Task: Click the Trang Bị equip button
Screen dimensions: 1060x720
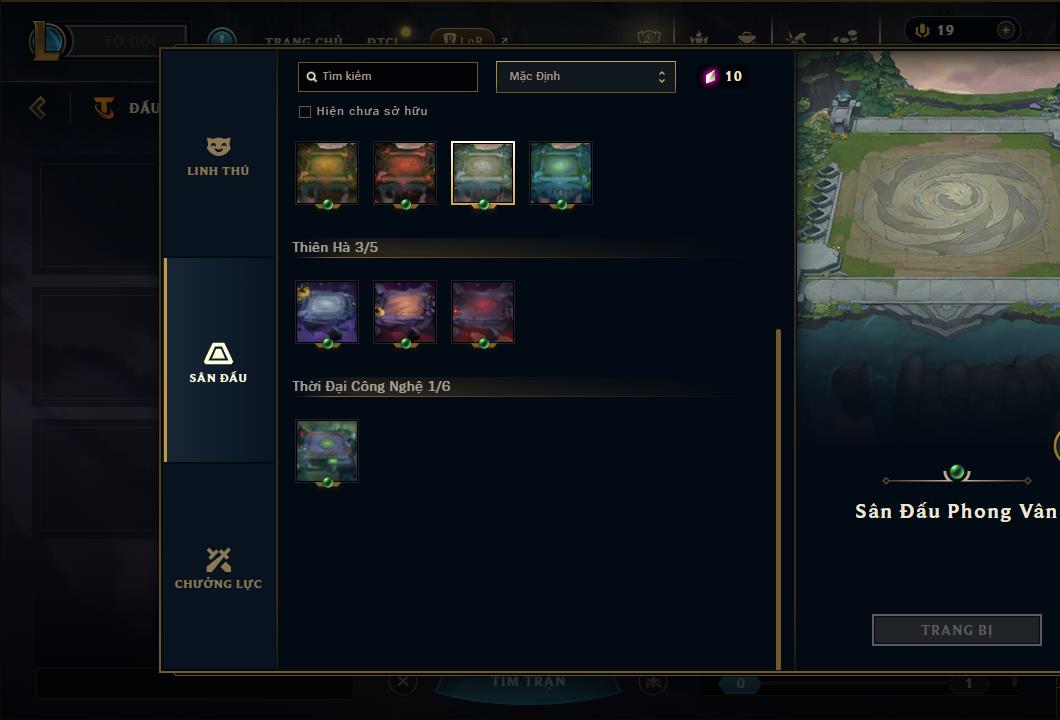Action: [x=956, y=630]
